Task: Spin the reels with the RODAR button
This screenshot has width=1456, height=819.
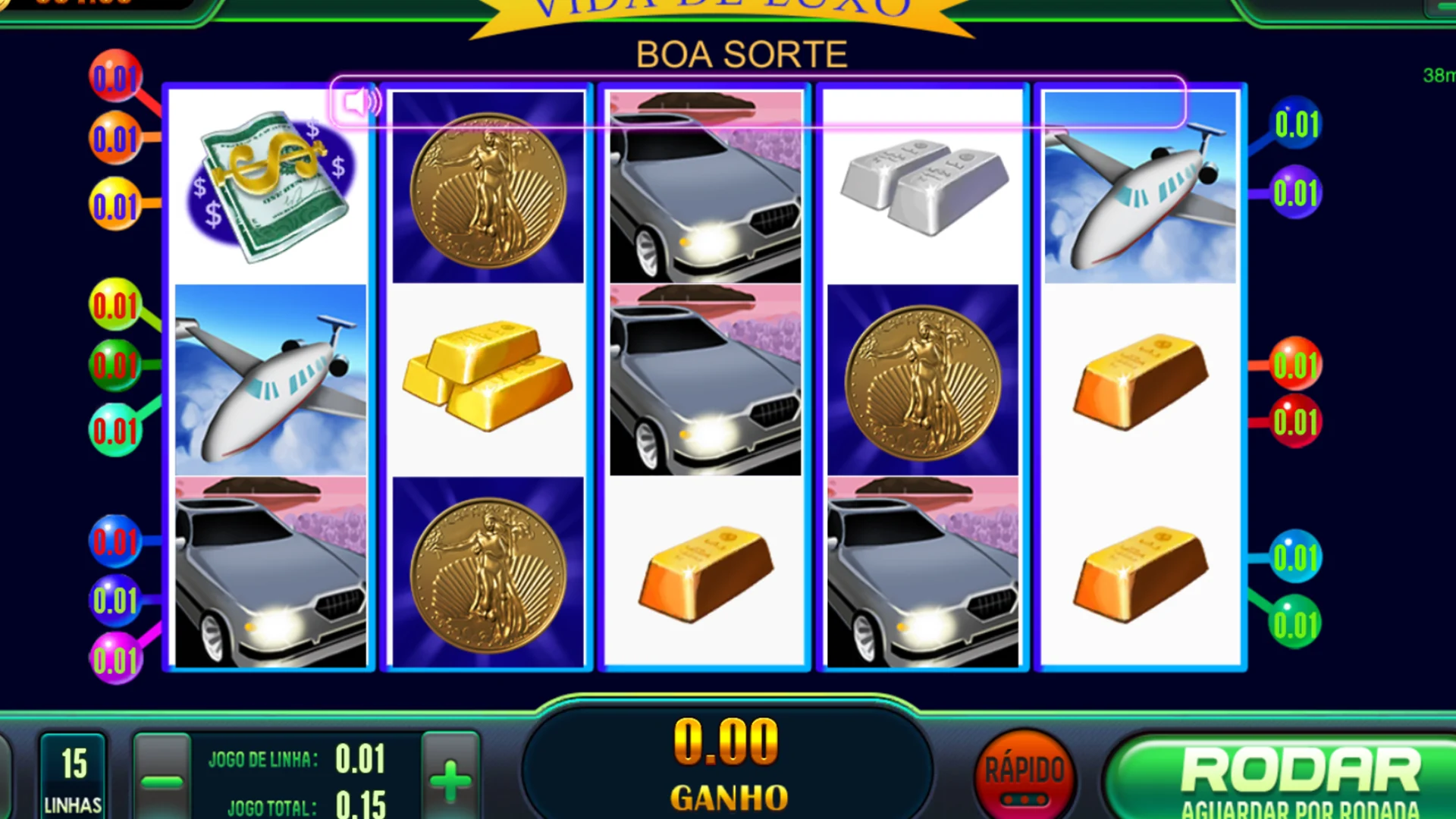Action: pos(1298,777)
